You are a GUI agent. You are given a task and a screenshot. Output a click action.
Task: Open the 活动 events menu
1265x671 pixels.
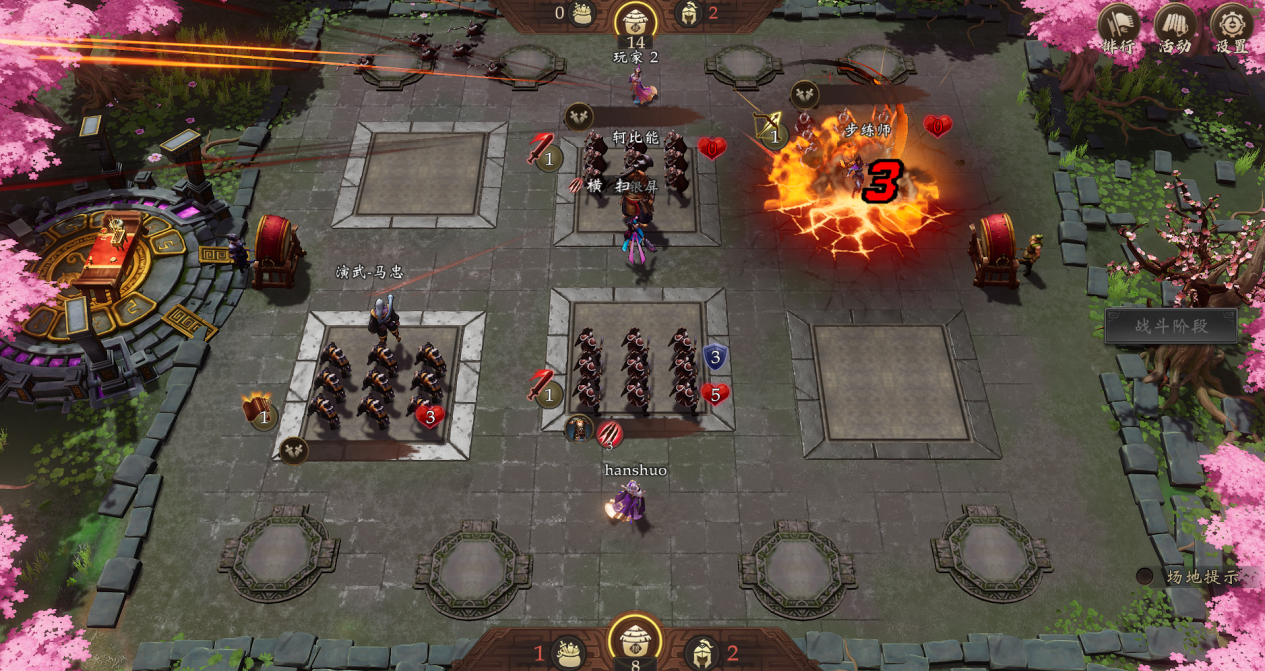click(x=1176, y=27)
